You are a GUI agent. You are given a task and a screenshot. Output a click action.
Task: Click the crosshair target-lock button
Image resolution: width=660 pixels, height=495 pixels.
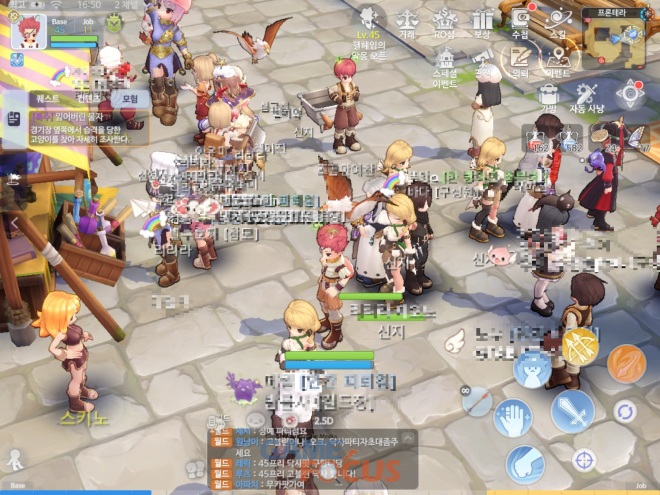click(x=585, y=460)
